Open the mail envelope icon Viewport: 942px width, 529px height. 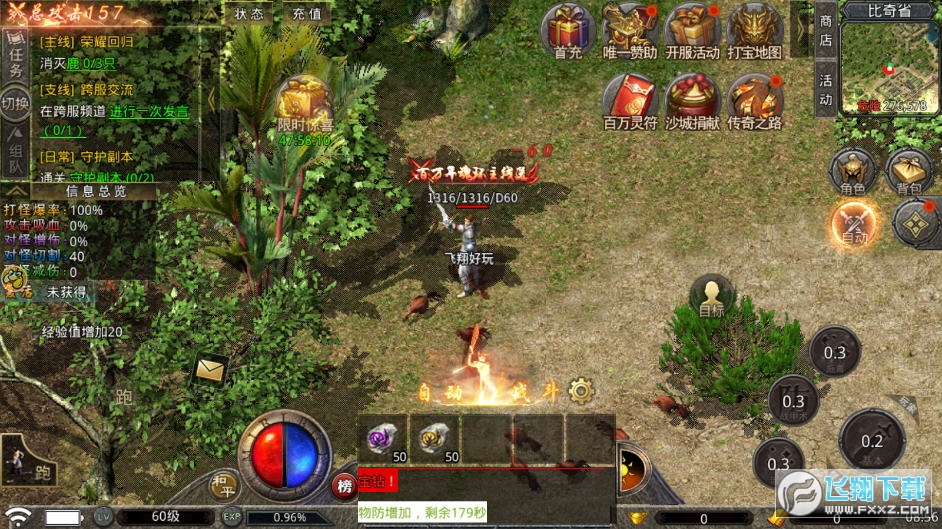pyautogui.click(x=211, y=371)
